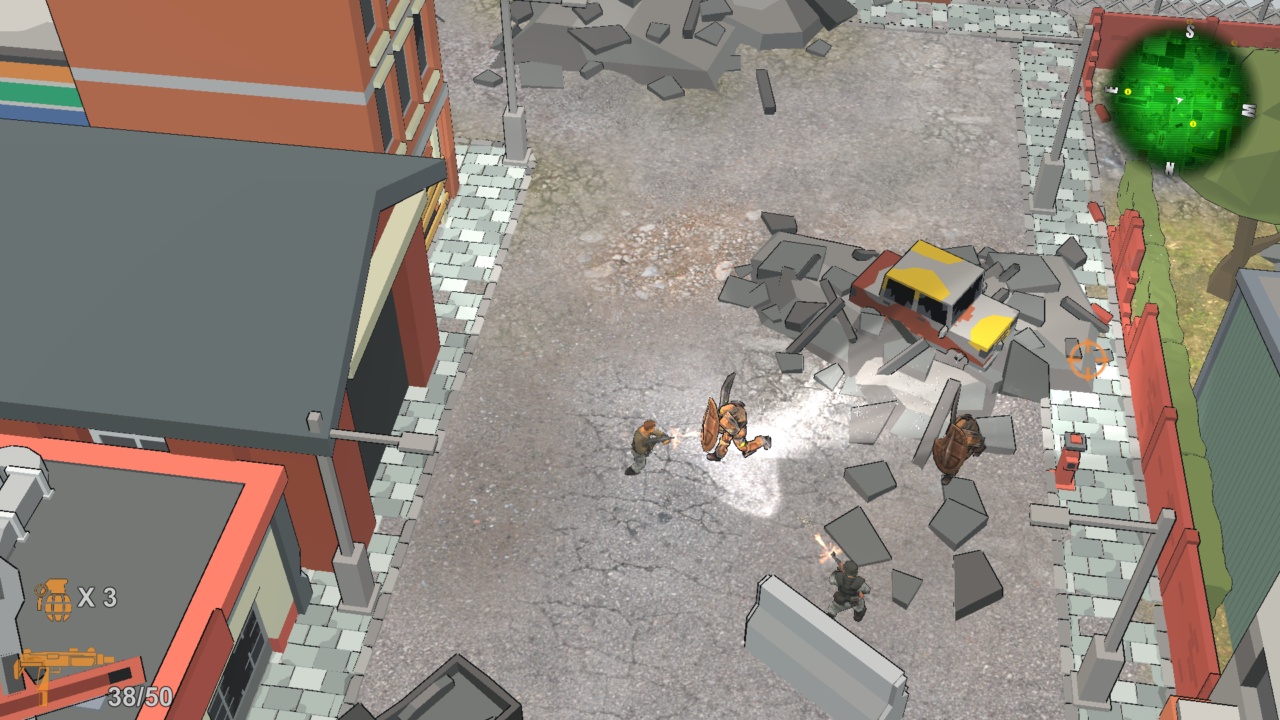
Task: Click the W compass letter on the minimap
Action: 1249,111
